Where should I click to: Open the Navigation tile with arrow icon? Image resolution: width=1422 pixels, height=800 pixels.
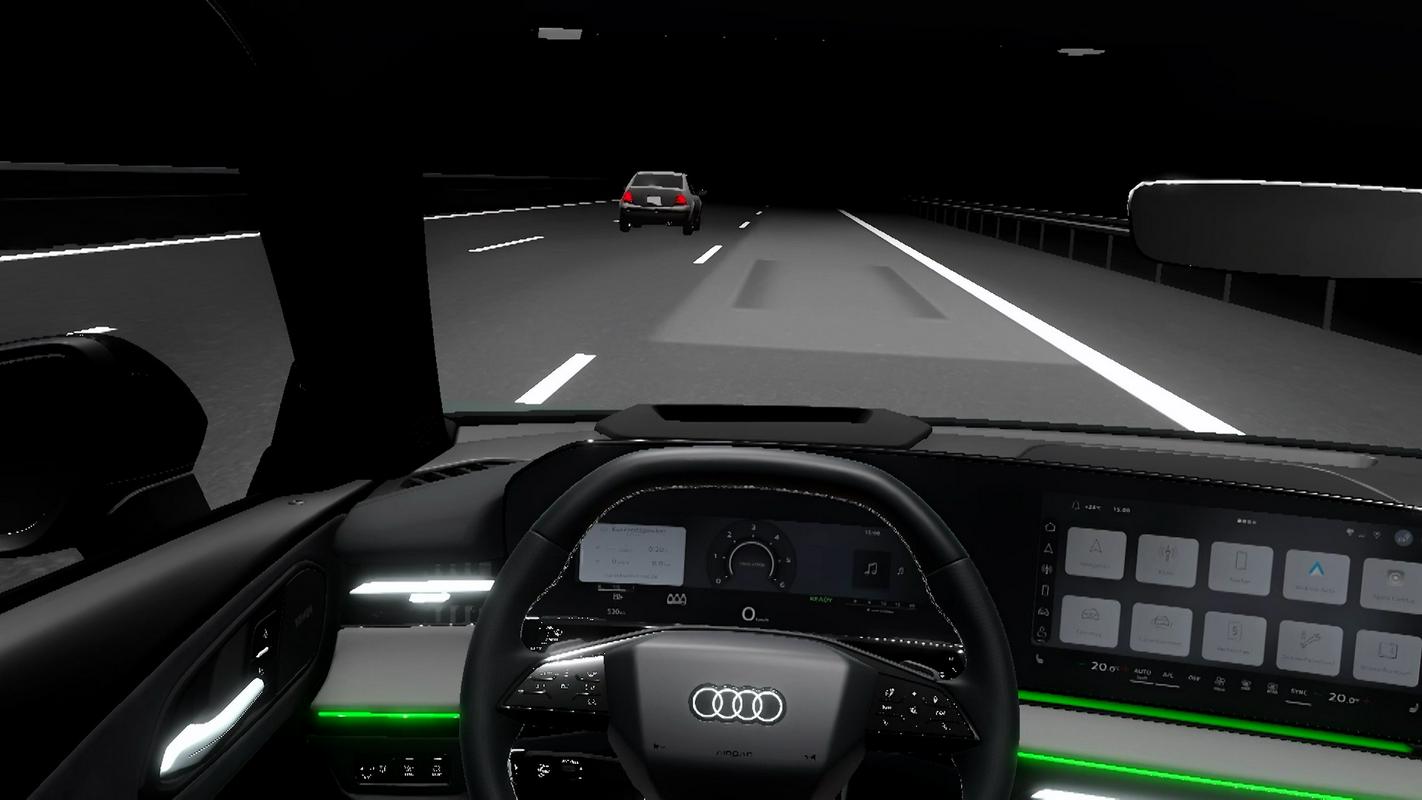click(1095, 552)
